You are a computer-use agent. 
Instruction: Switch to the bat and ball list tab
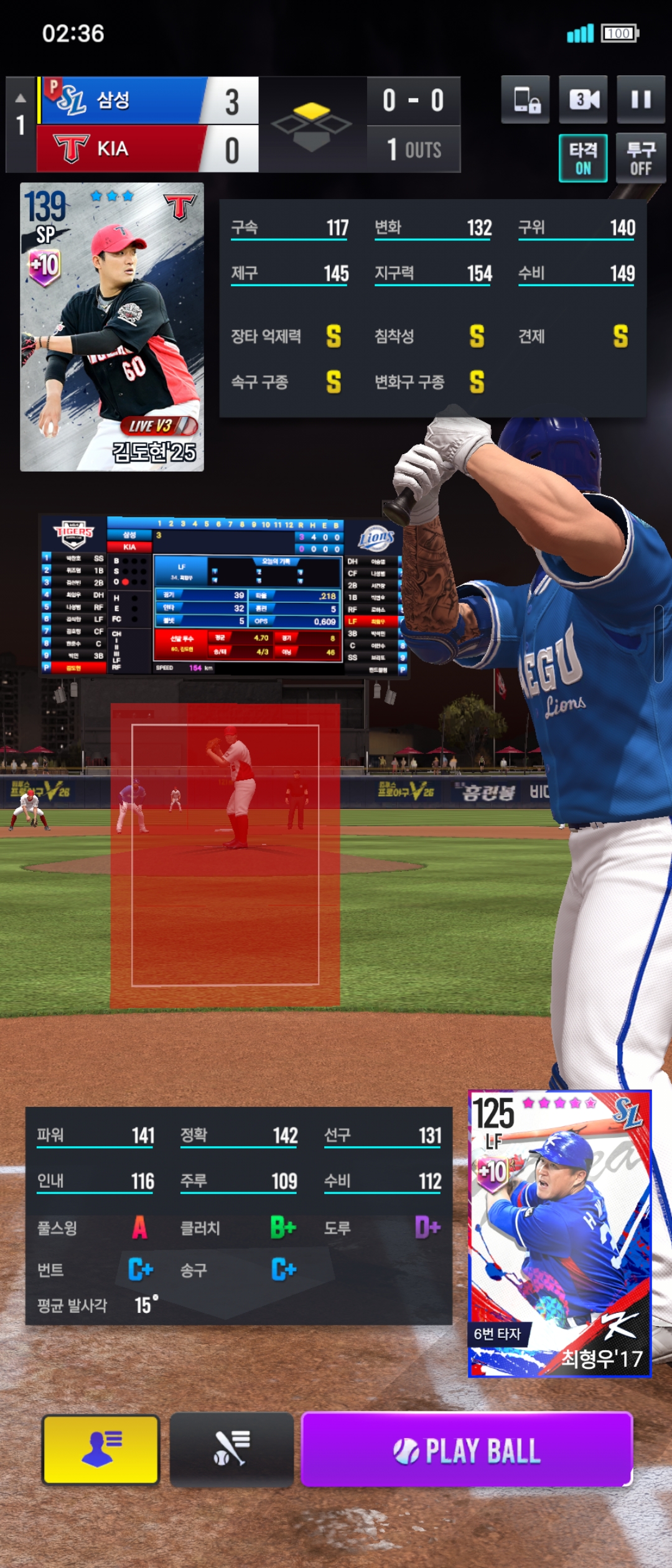[231, 1450]
